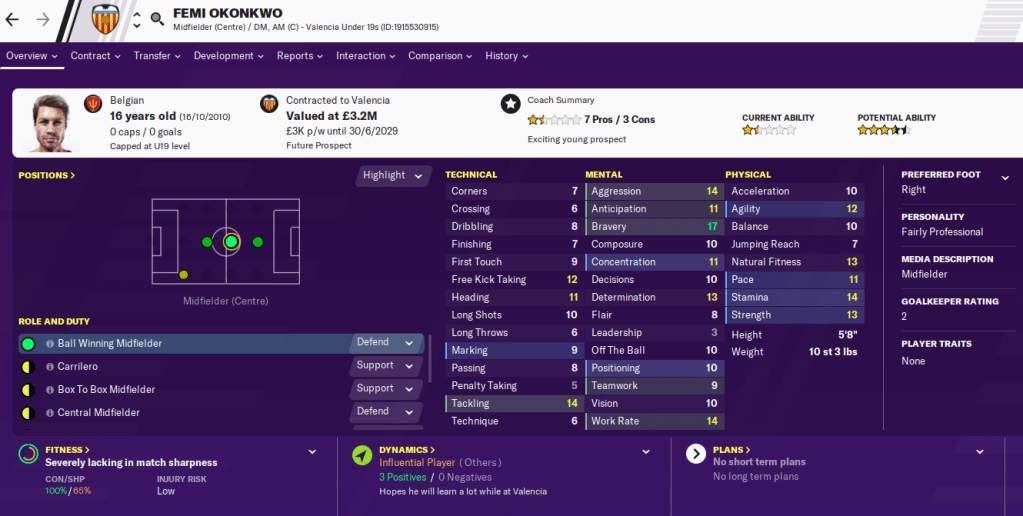1023x516 pixels.
Task: Expand the Preferred Foot panel dropdown
Action: tap(1005, 178)
